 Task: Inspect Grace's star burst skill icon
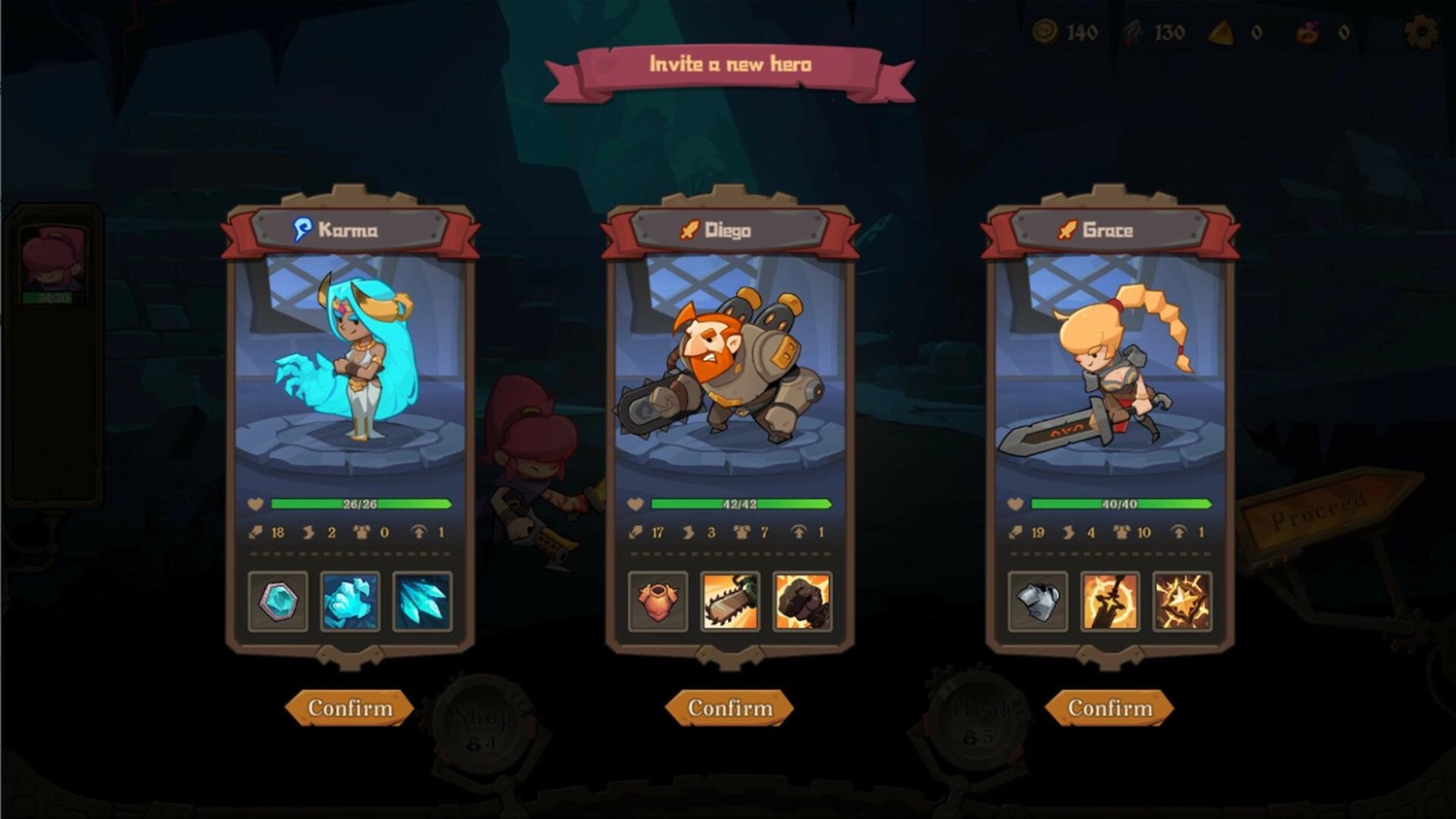click(1181, 602)
